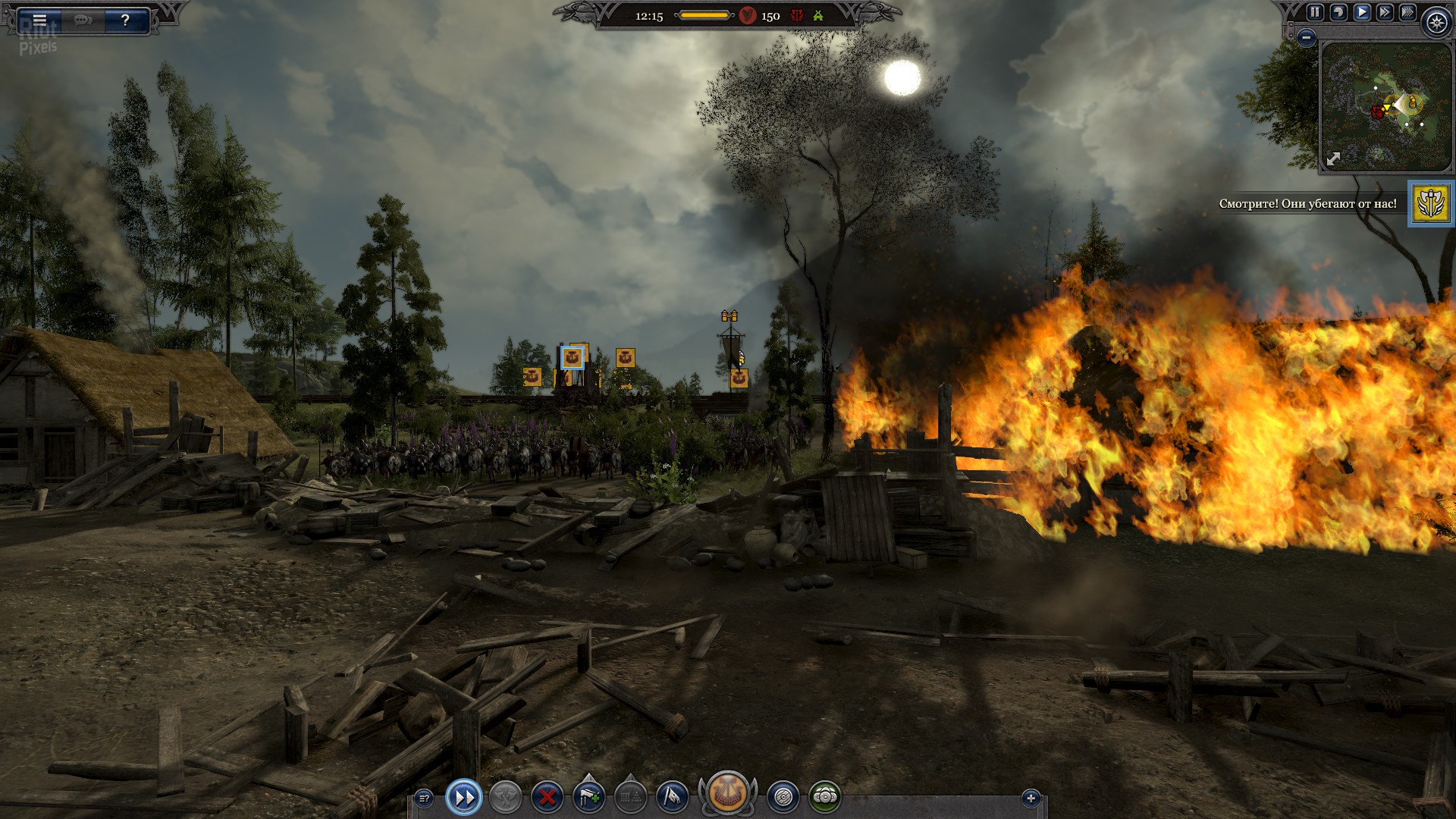Activate the shield wall formation emblem
Image resolution: width=1456 pixels, height=819 pixels.
pos(728,793)
